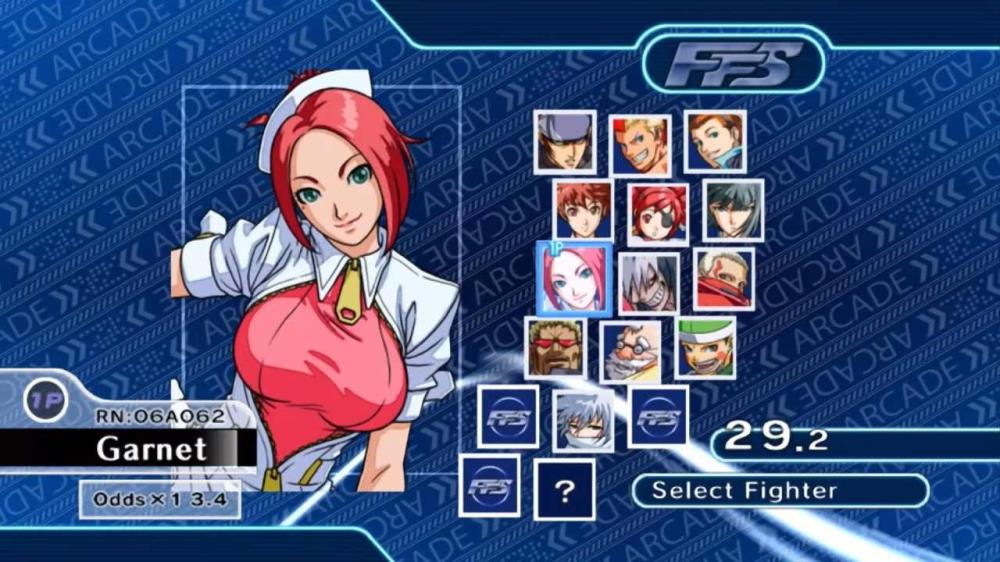Confirm Garnet's highlighted 1P portrait
The width and height of the screenshot is (1000, 562).
click(x=573, y=278)
